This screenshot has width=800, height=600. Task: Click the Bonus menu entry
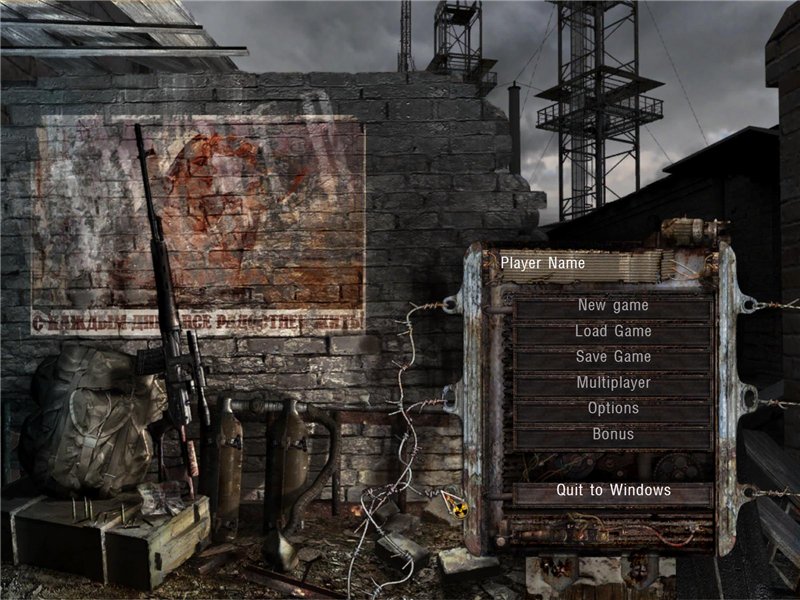pos(613,435)
